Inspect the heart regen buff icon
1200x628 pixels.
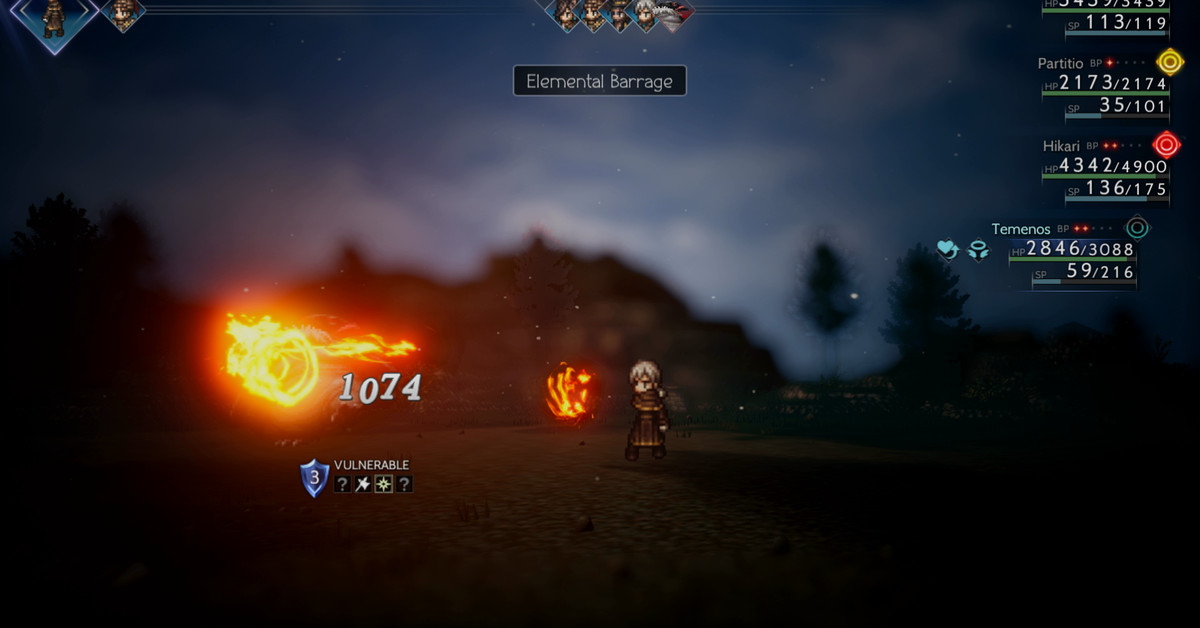948,250
